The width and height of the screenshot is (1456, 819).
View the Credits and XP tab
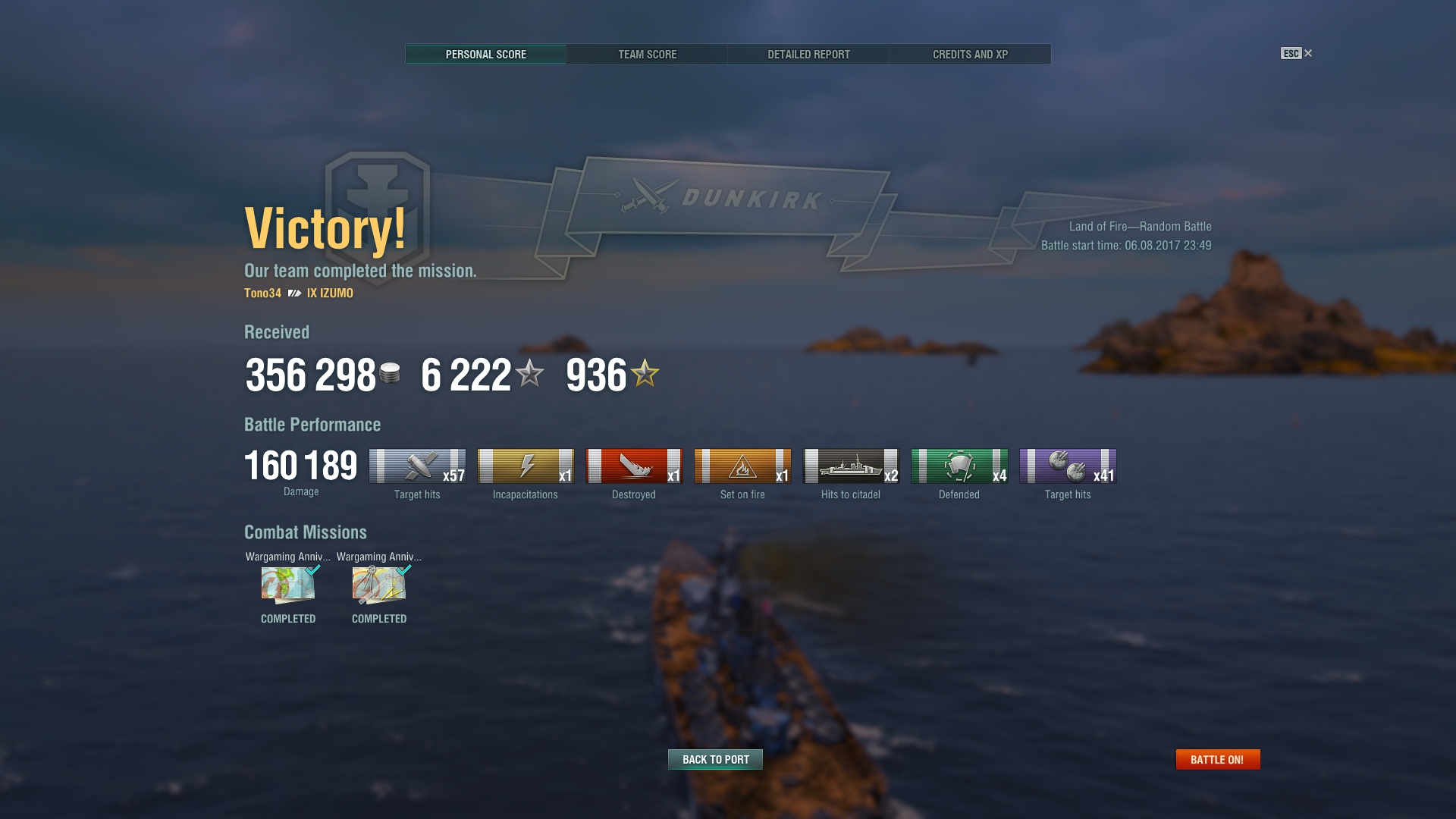pos(970,55)
